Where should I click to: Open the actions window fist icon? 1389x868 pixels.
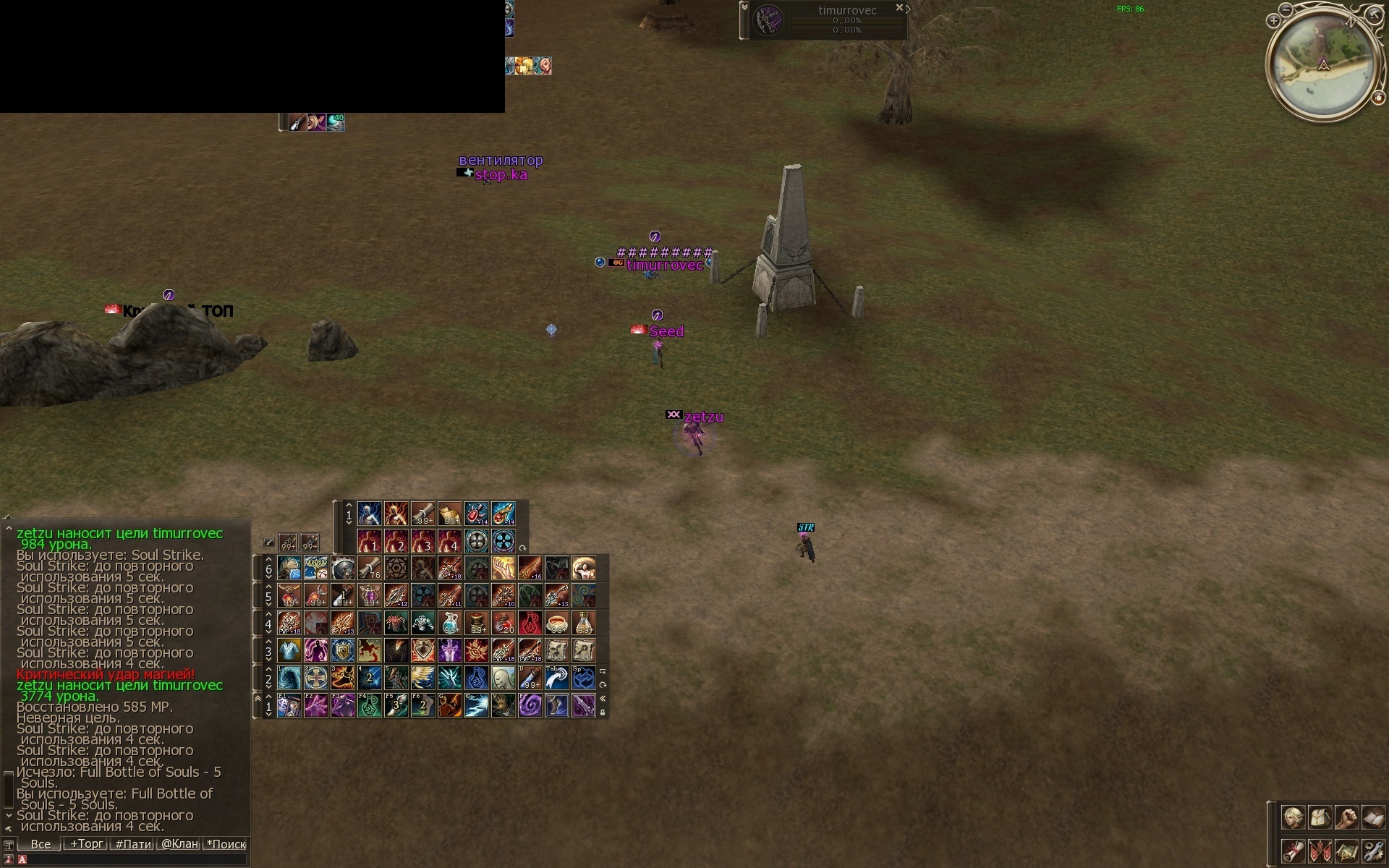point(1346,818)
